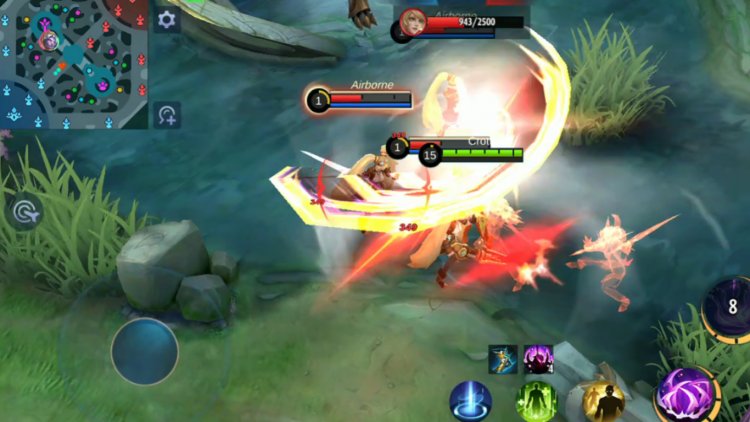Tap the spiral cursor button on left edge

(22, 212)
